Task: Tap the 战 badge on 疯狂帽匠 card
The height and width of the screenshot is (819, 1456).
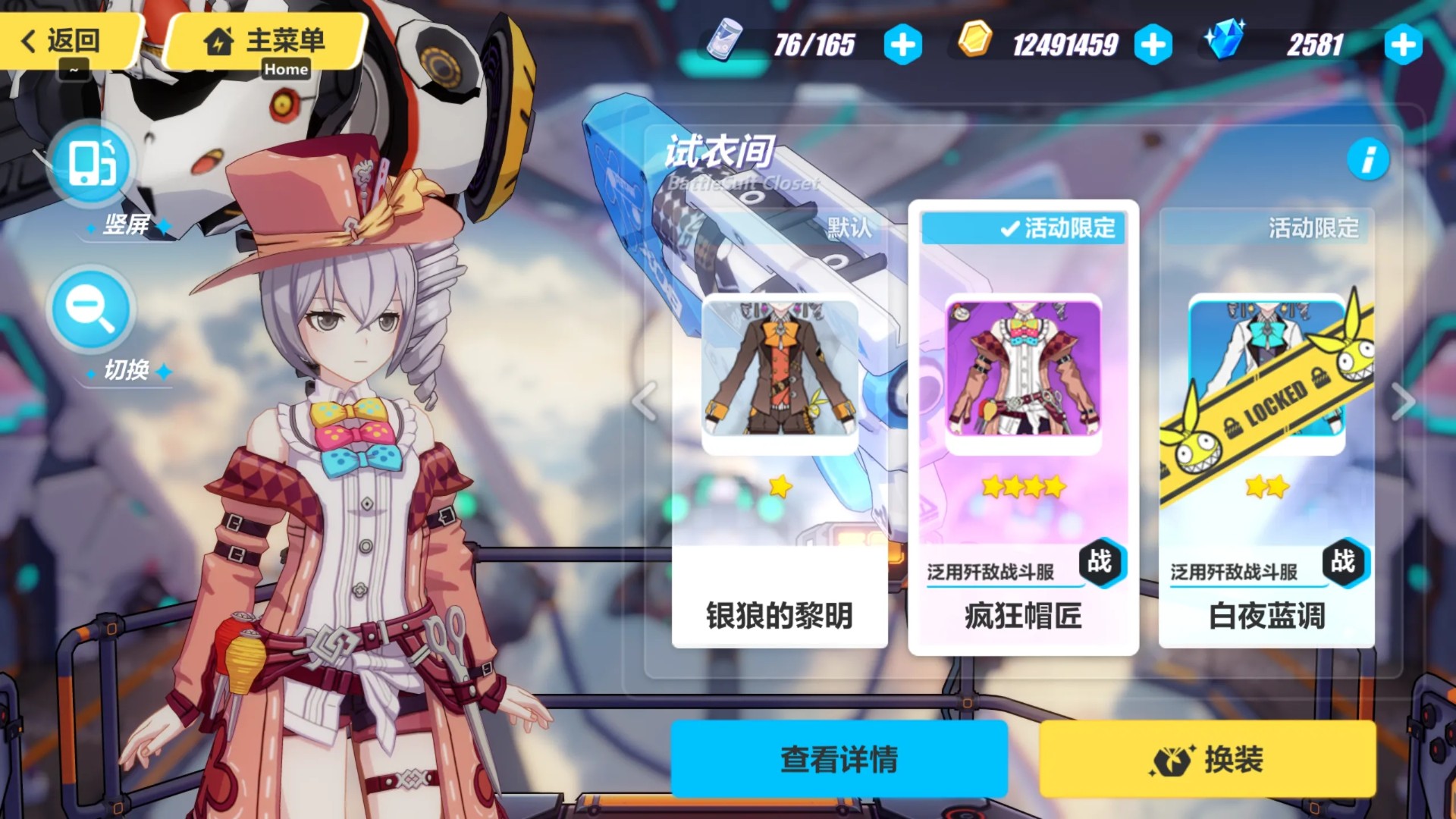Action: coord(1100,564)
